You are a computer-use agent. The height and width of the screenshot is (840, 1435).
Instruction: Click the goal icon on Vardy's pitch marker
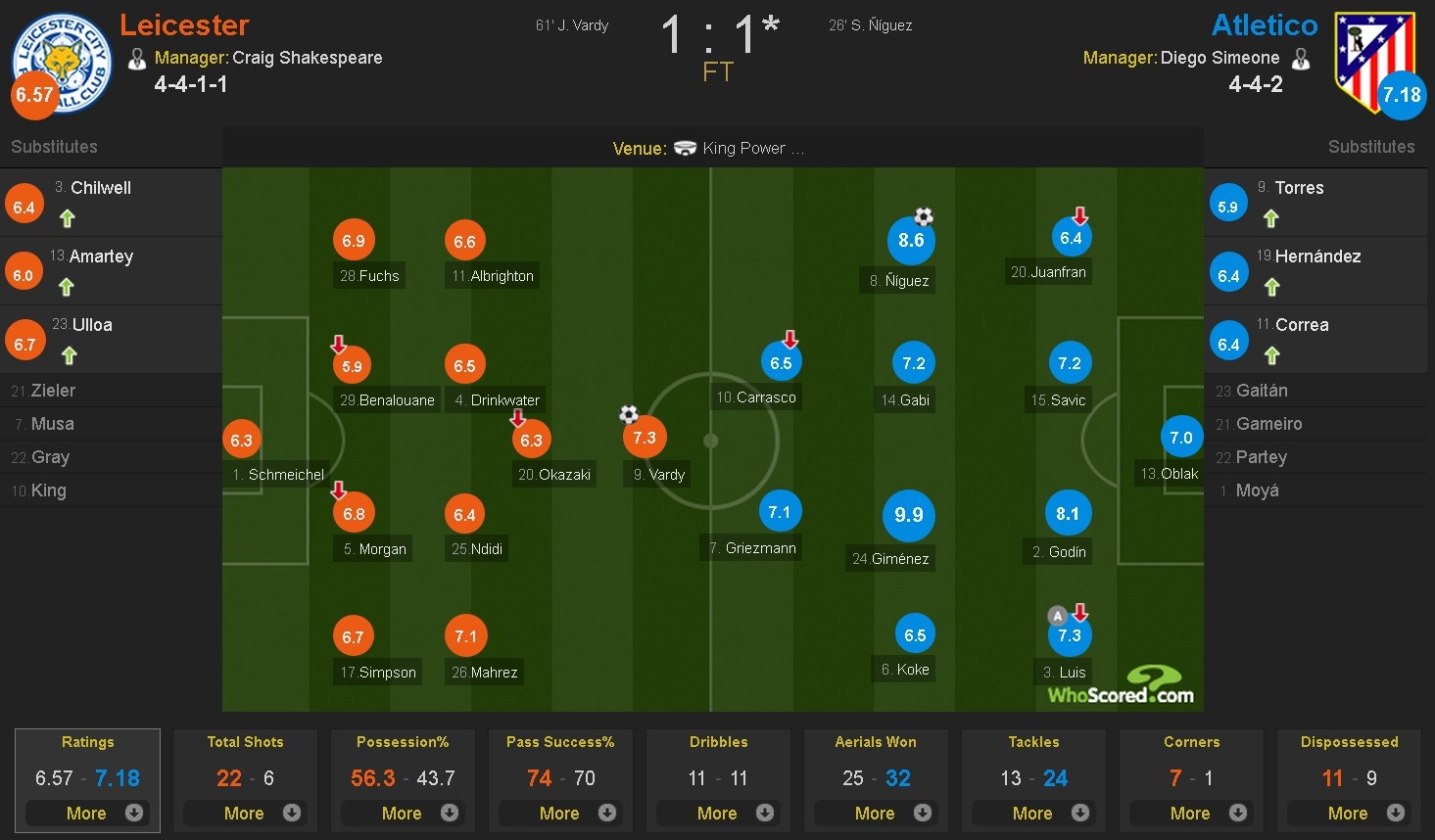(628, 415)
